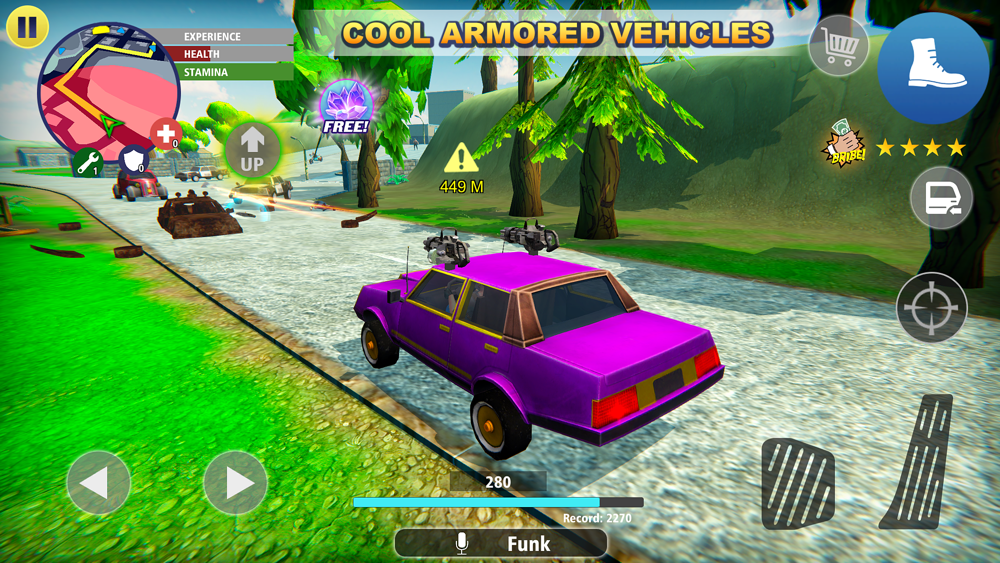Change the Funk radio station
Viewport: 1000px width, 563px height.
[500, 543]
